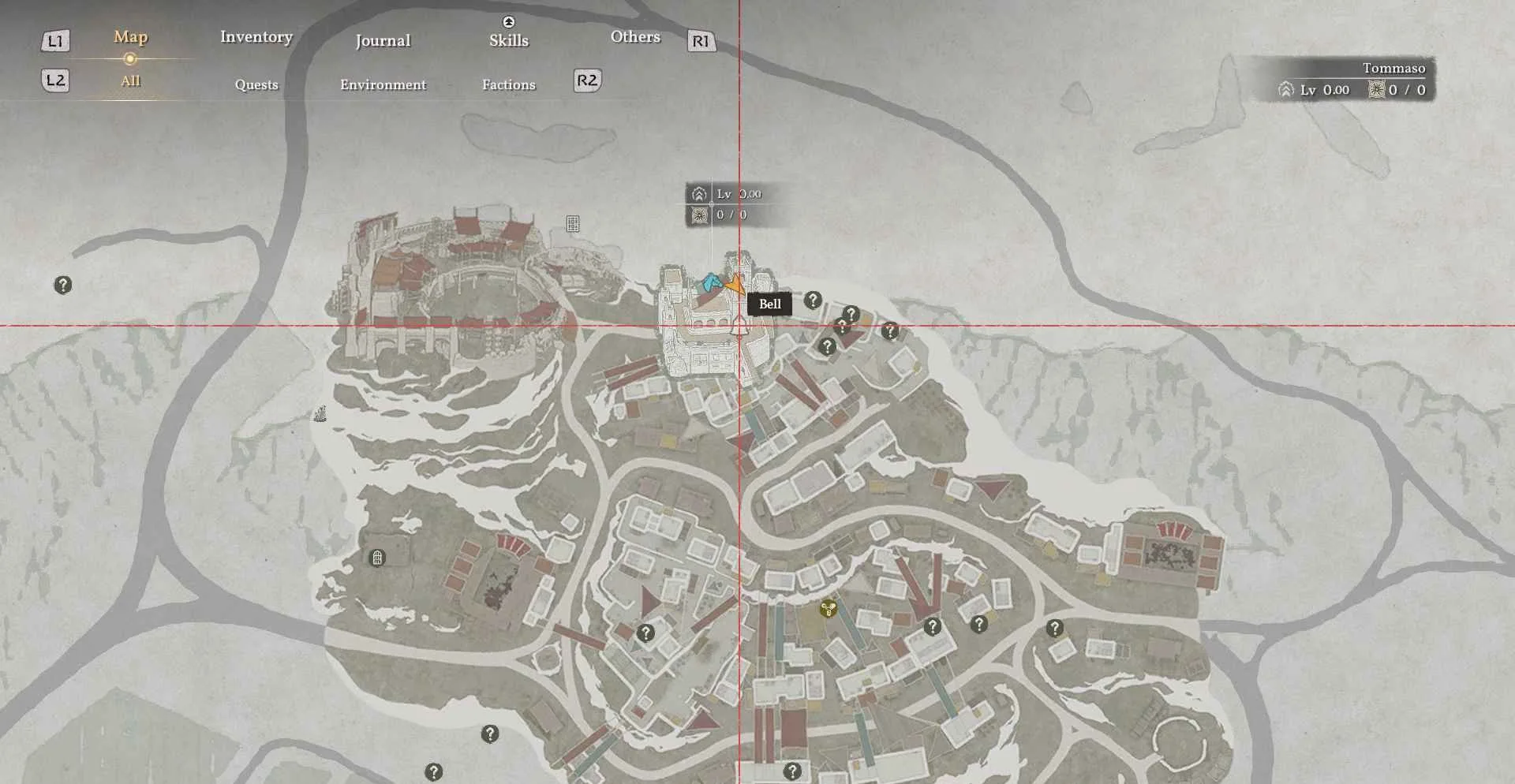Select the grid-shaped marker beside the arena
Image resolution: width=1515 pixels, height=784 pixels.
tap(573, 224)
